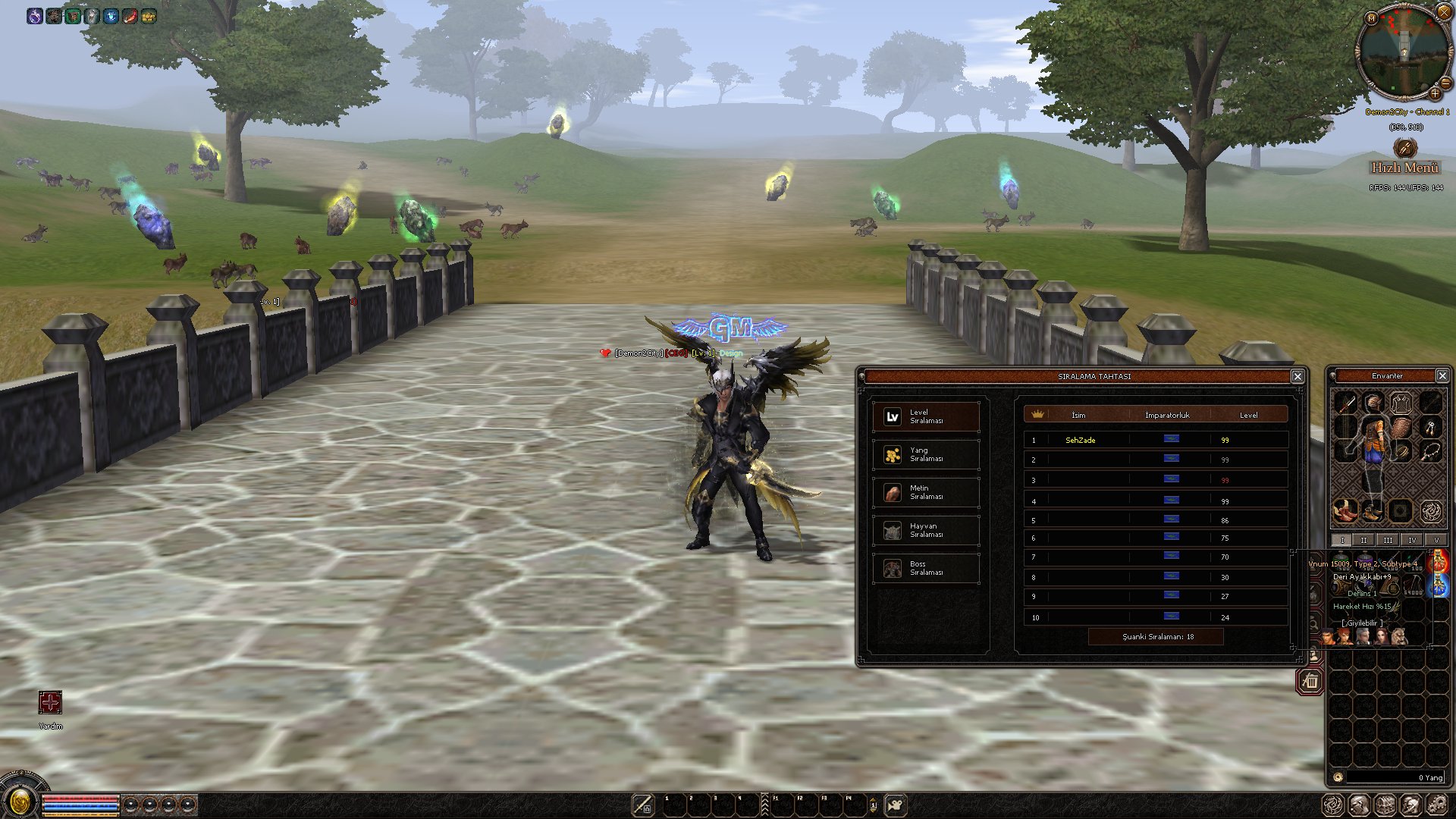
Task: Click the equipped dagger weapon slot
Action: (x=1345, y=402)
